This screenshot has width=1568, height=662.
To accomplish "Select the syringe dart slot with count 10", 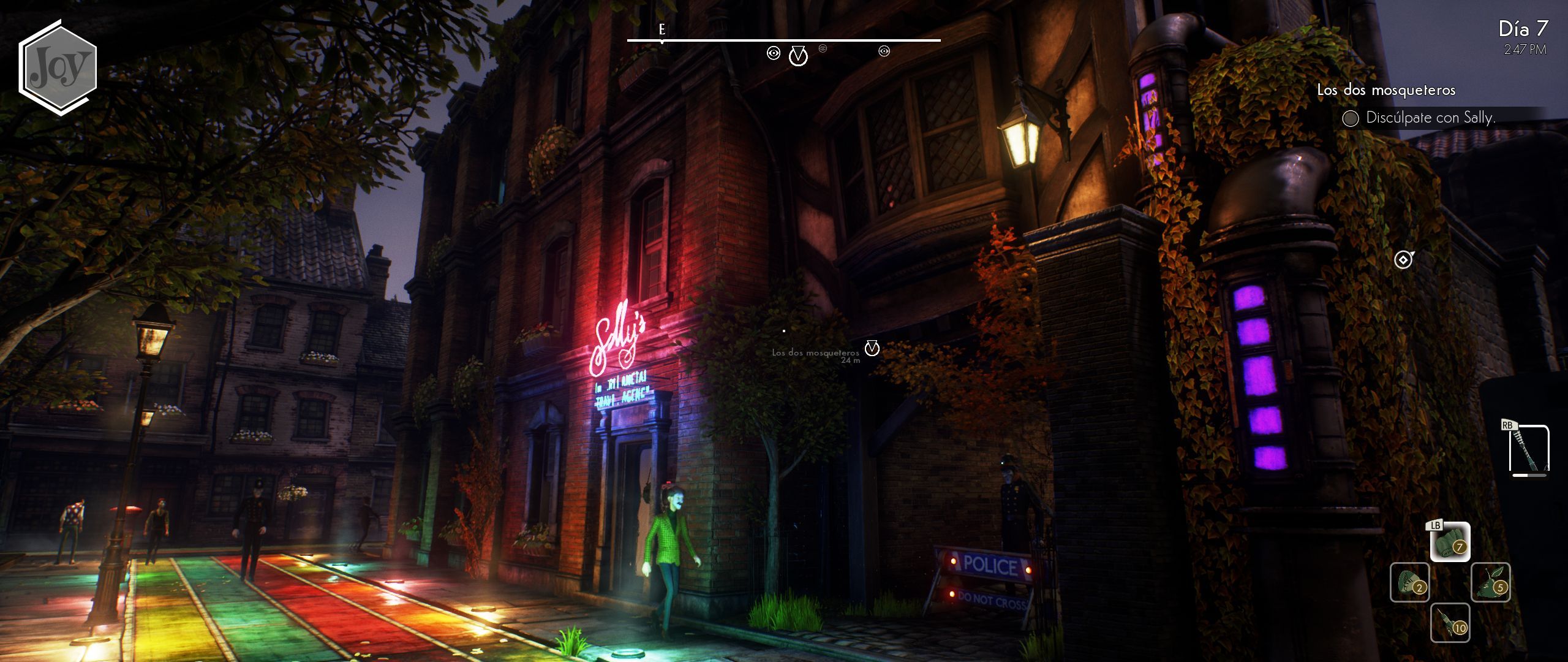I will [x=1450, y=623].
